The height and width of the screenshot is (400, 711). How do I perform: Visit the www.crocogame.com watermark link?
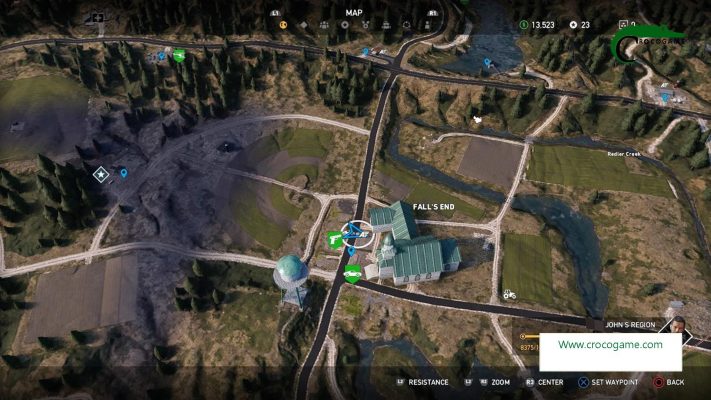(x=610, y=345)
